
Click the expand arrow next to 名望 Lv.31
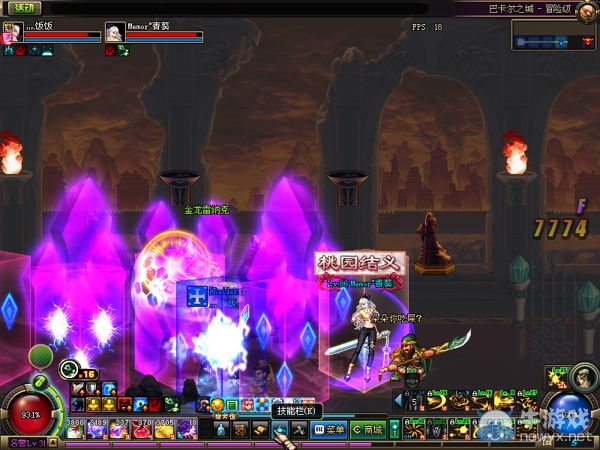click(x=54, y=444)
